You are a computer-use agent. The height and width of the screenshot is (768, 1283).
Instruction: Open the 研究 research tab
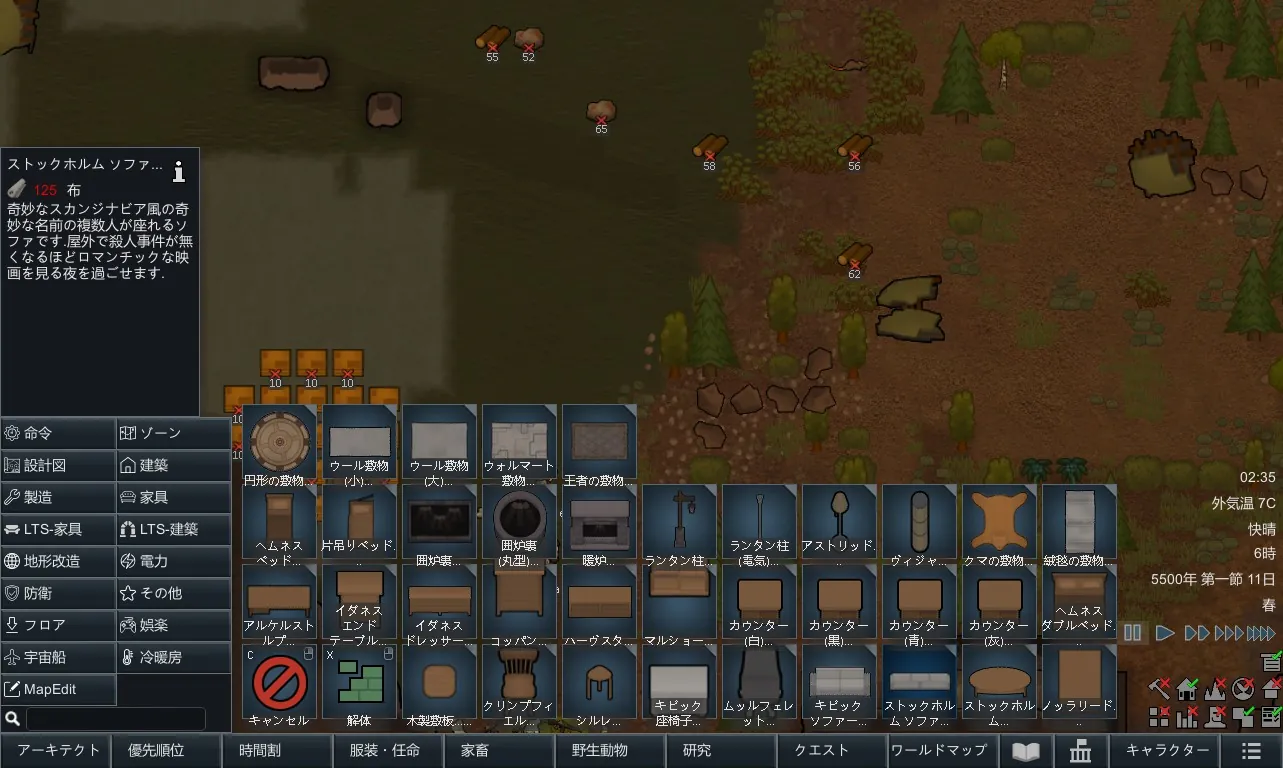coord(697,750)
